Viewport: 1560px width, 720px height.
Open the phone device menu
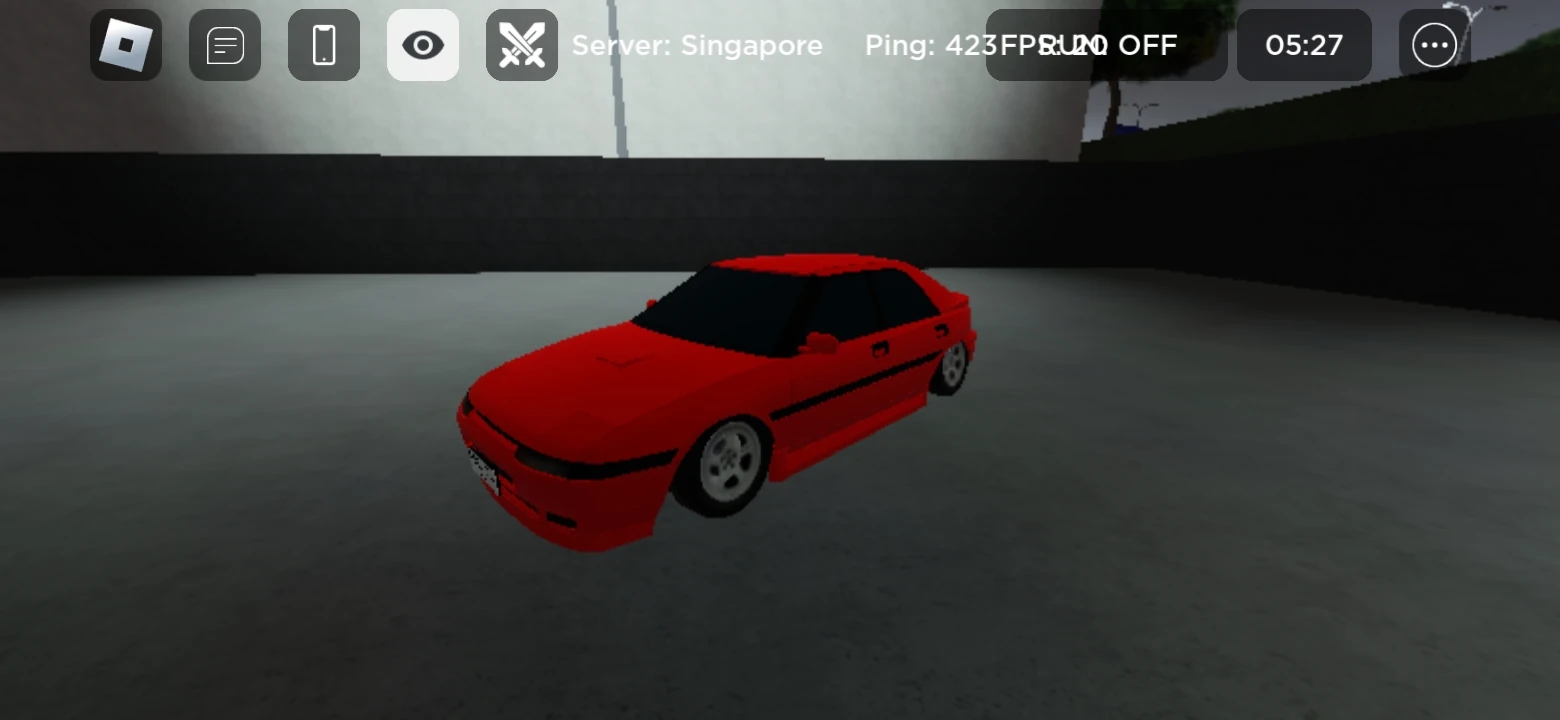[x=323, y=45]
